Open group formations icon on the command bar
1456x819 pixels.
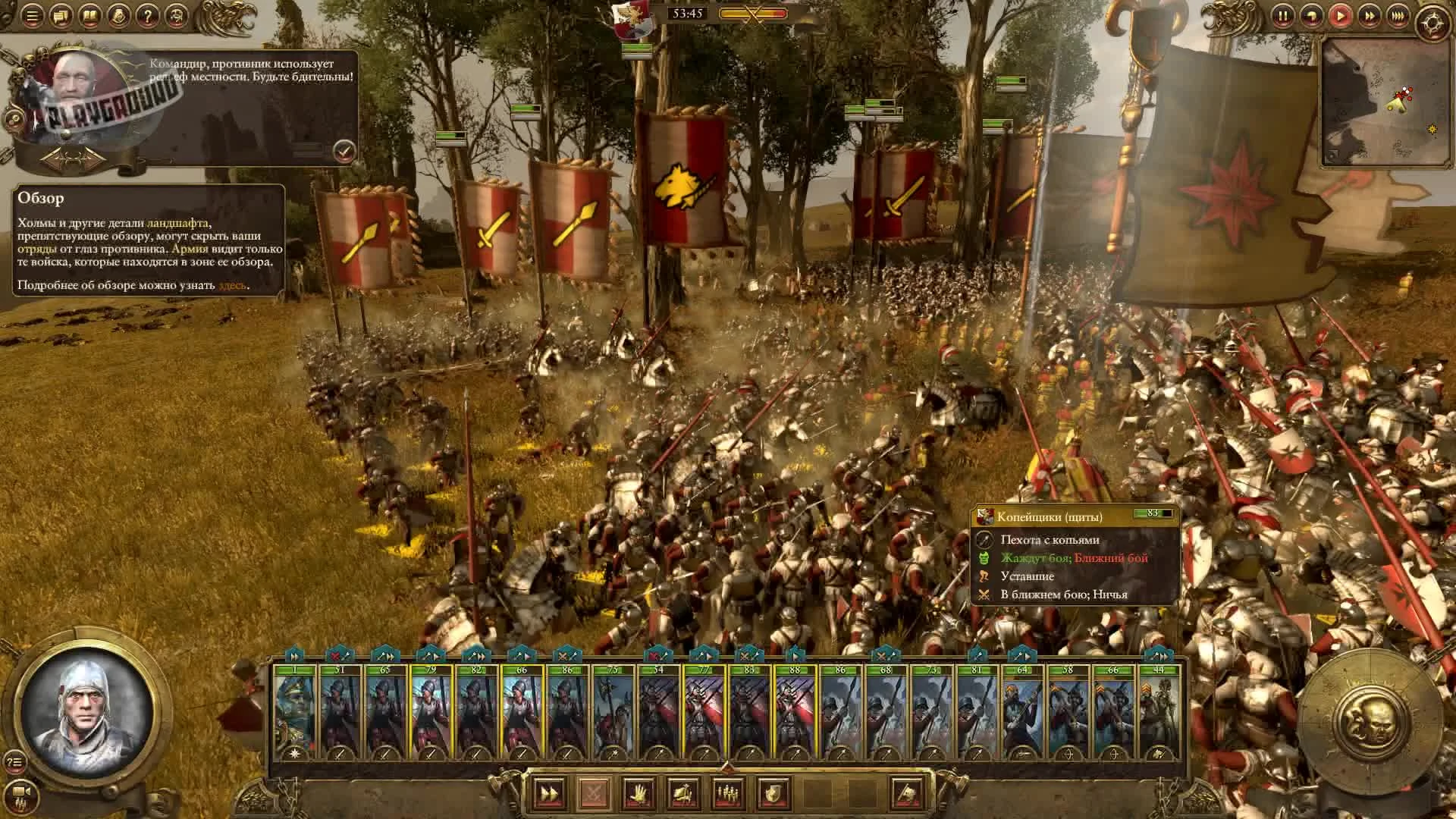tap(729, 794)
